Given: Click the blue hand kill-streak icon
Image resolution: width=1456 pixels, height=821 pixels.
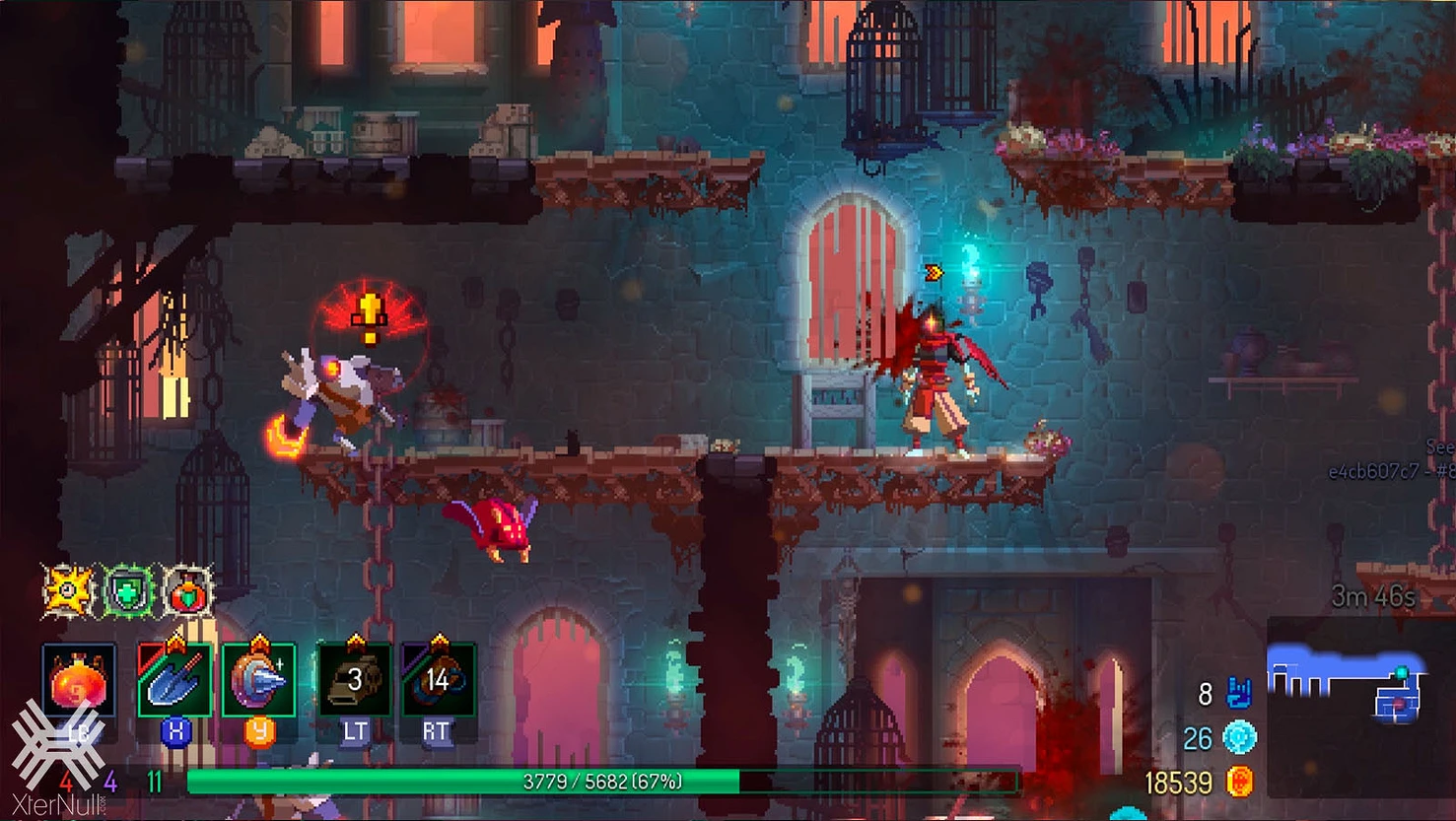Looking at the screenshot, I should pyautogui.click(x=1238, y=694).
